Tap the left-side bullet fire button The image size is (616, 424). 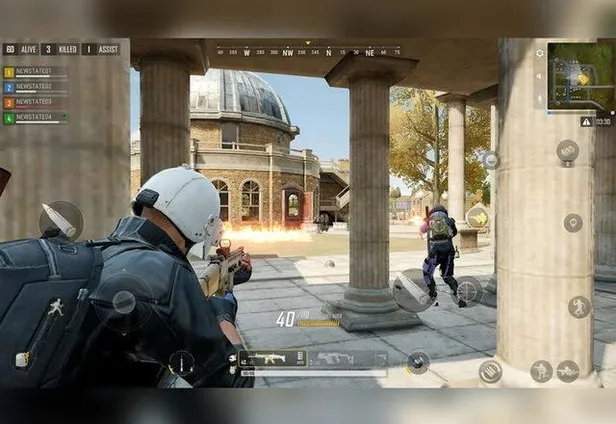[x=61, y=219]
